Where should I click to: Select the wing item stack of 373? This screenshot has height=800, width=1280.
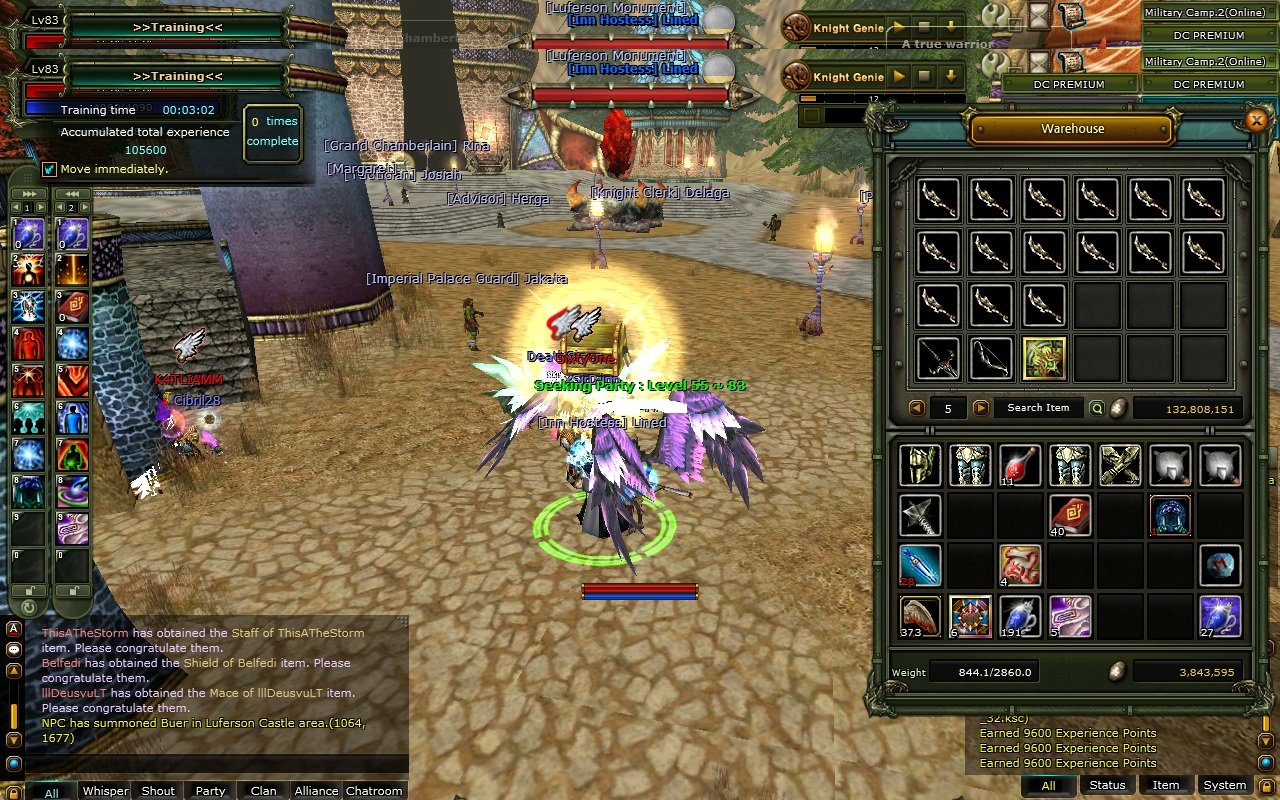click(920, 616)
